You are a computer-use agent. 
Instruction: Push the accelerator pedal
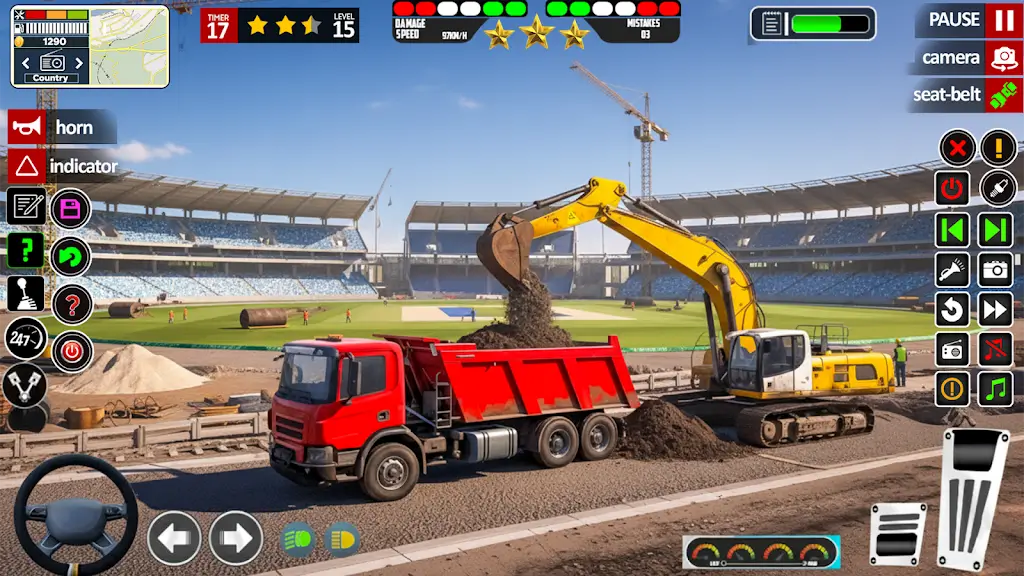point(971,497)
